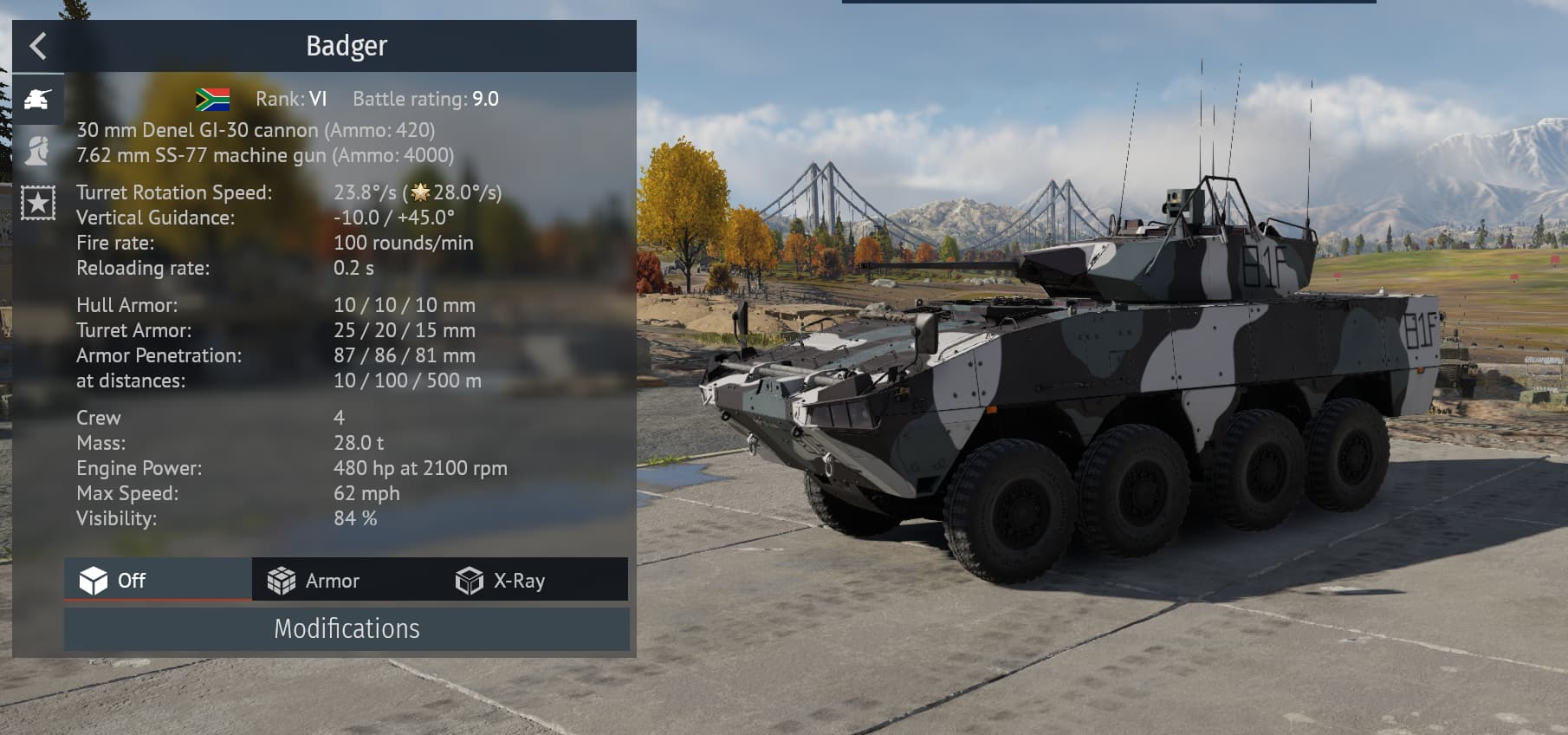This screenshot has width=1568, height=735.
Task: Open the crew helmet tab icon
Action: pos(38,151)
